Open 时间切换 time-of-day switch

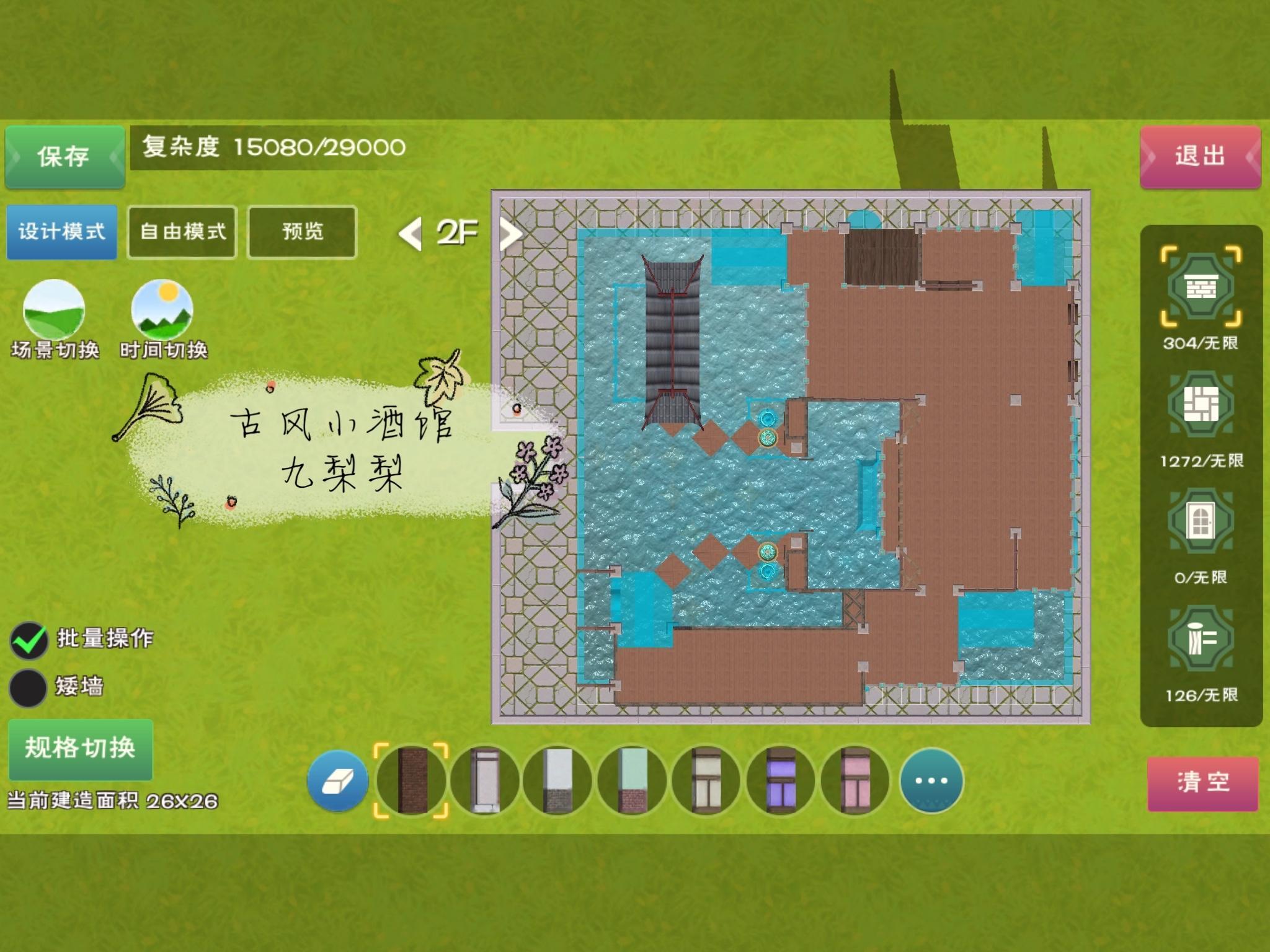(x=162, y=310)
